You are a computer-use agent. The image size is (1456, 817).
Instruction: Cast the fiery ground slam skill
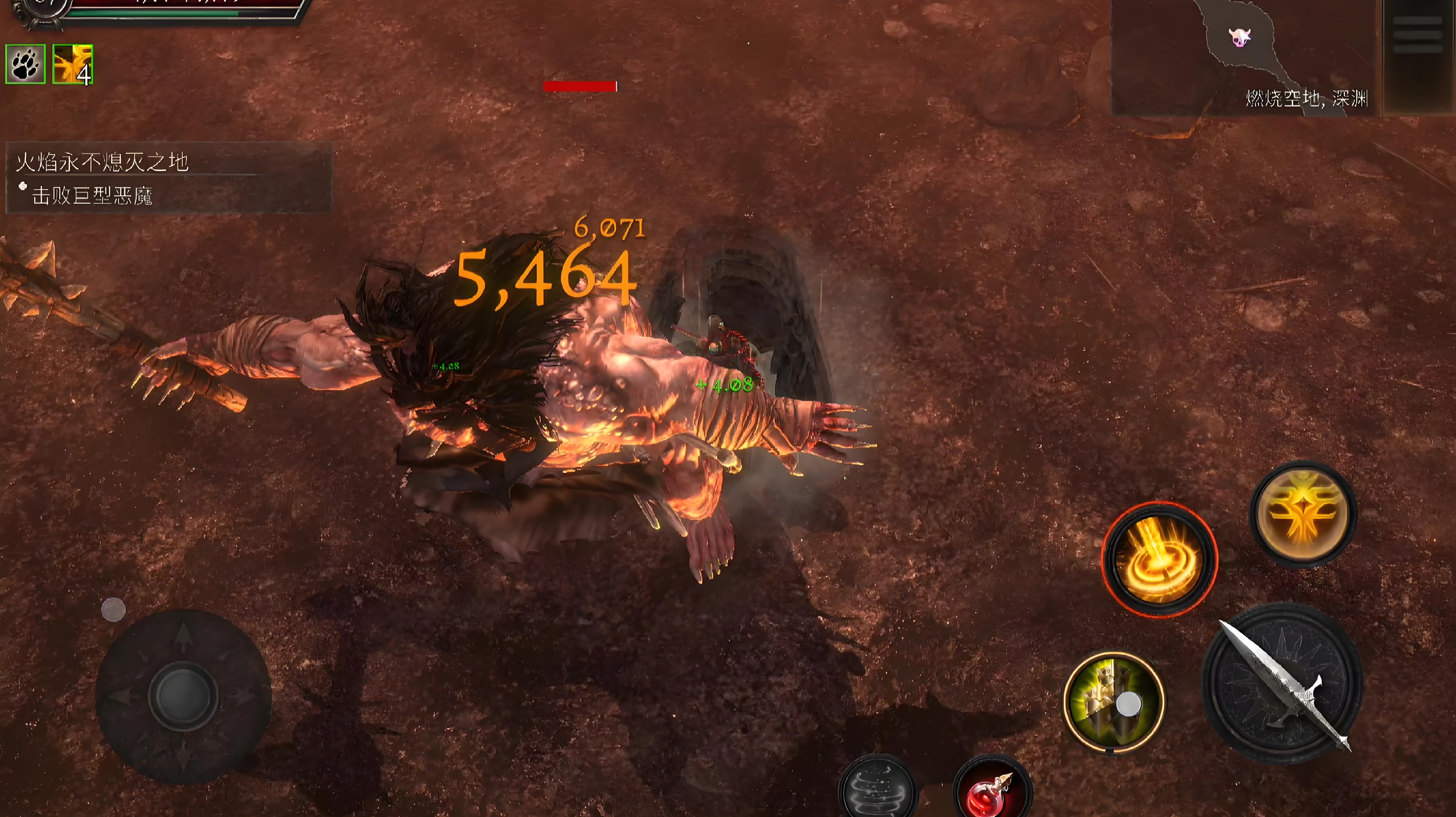coord(1159,559)
